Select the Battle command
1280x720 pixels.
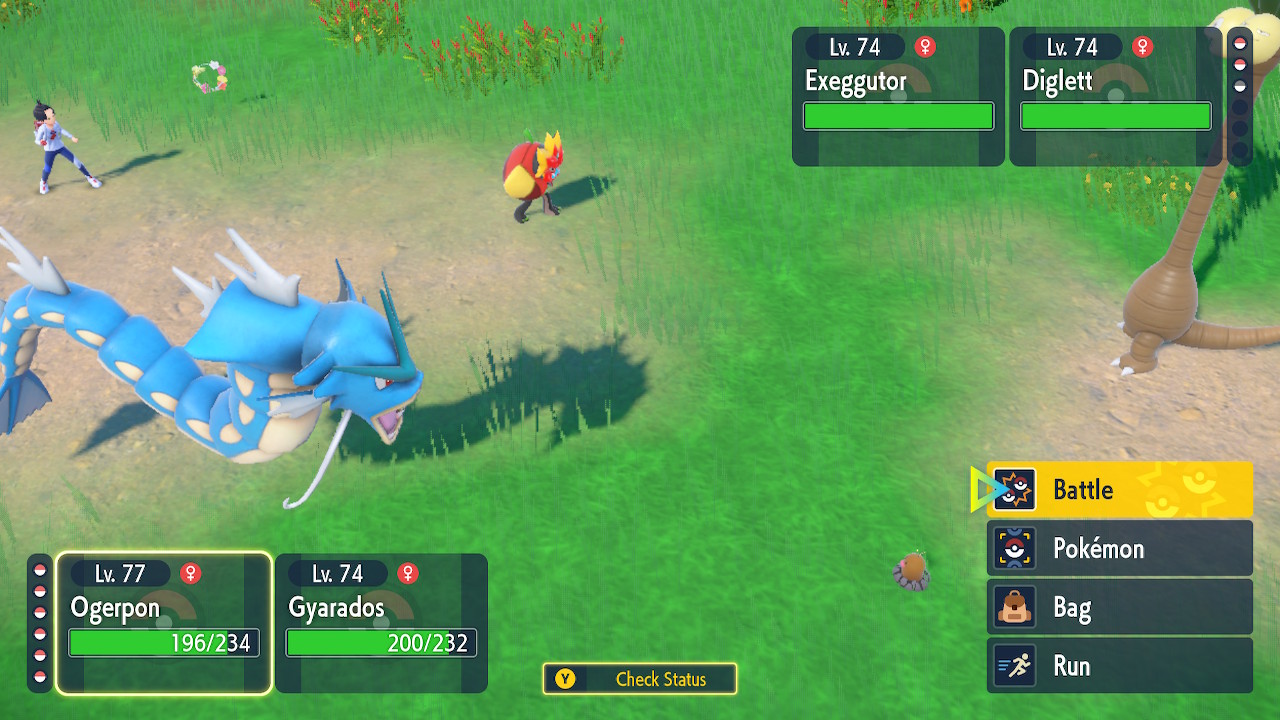pyautogui.click(x=1119, y=490)
